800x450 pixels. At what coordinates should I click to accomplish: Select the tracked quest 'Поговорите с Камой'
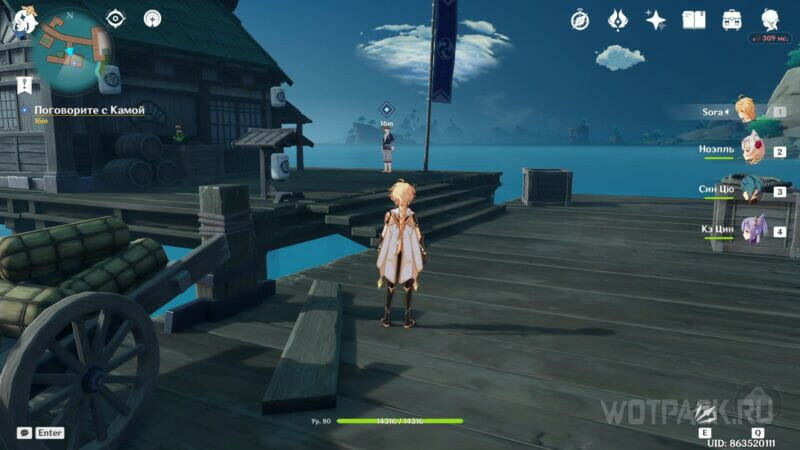click(90, 110)
